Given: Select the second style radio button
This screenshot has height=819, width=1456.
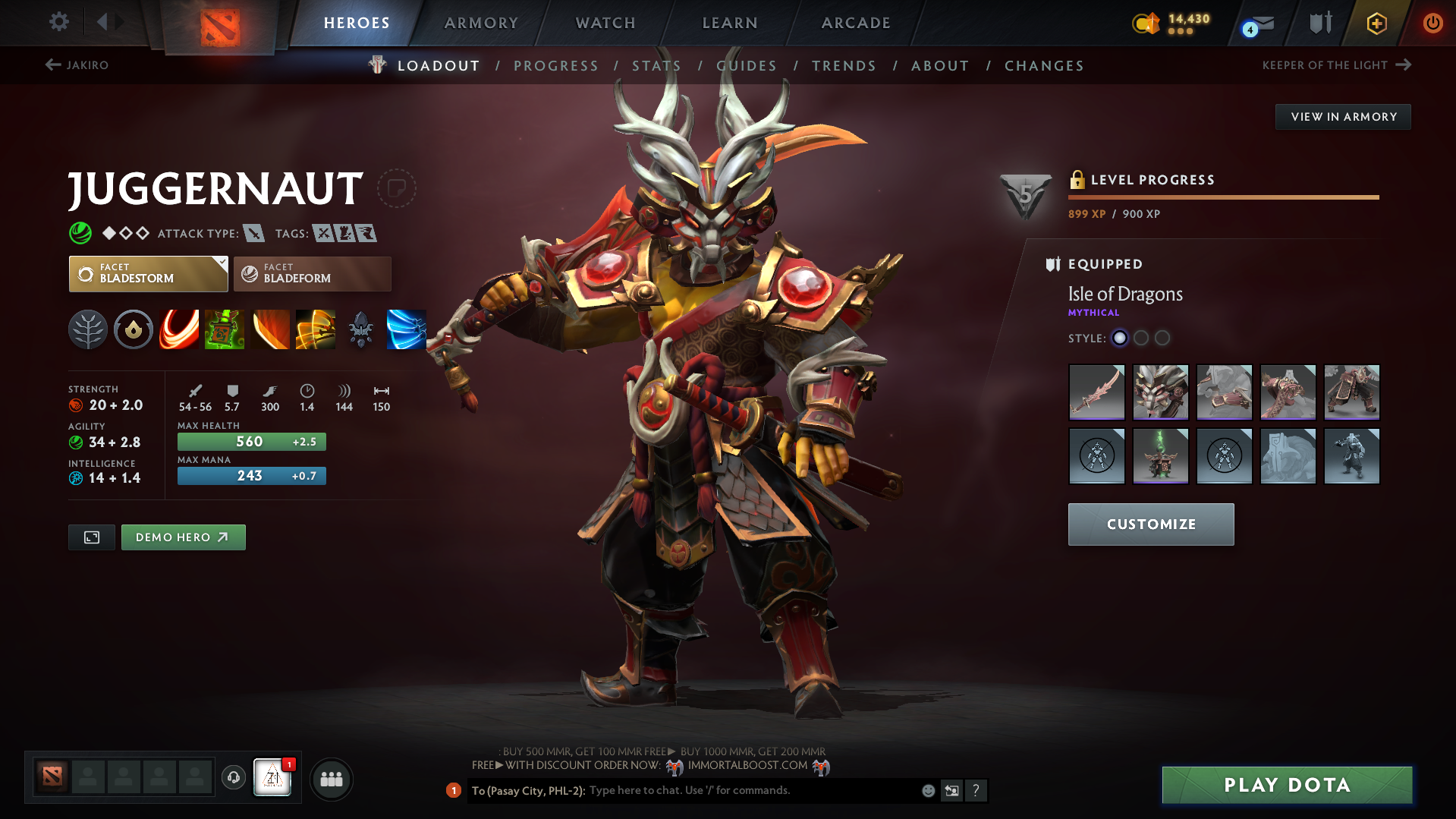Looking at the screenshot, I should click(x=1141, y=338).
